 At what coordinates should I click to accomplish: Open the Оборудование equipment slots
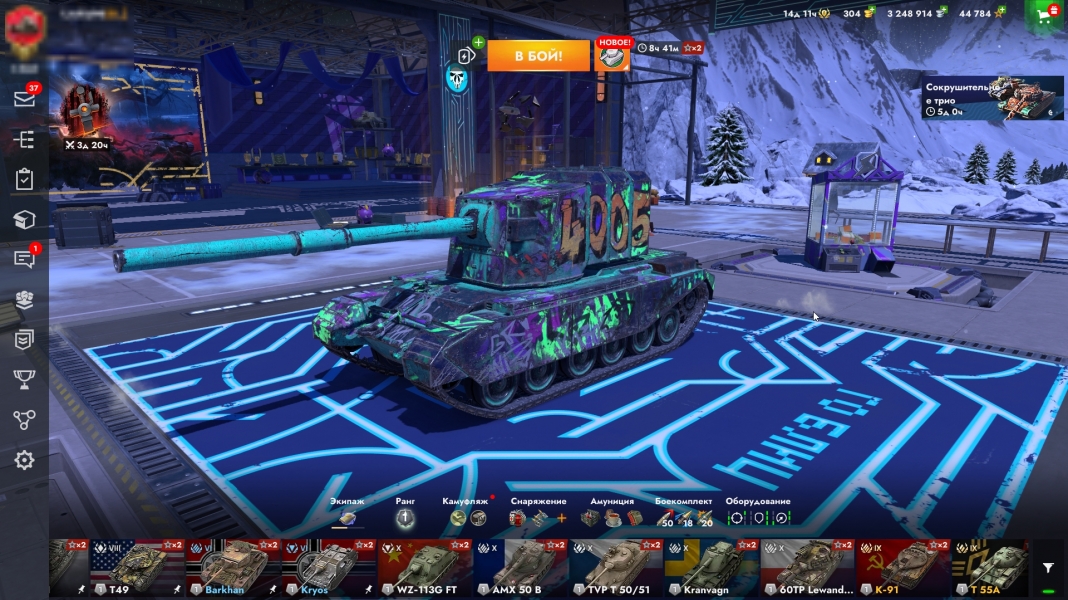(x=758, y=517)
